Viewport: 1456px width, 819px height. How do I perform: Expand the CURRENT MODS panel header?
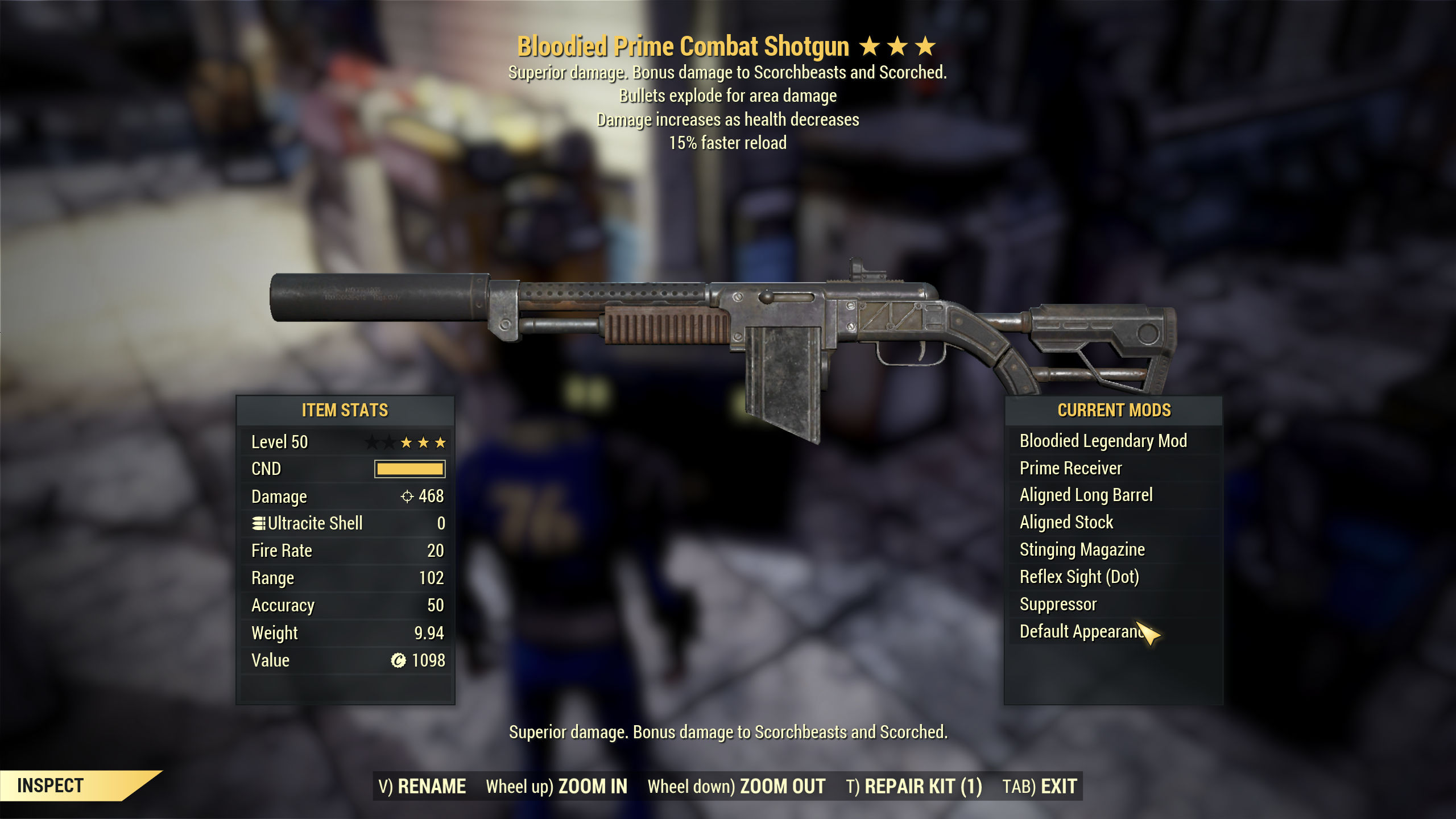(x=1115, y=410)
